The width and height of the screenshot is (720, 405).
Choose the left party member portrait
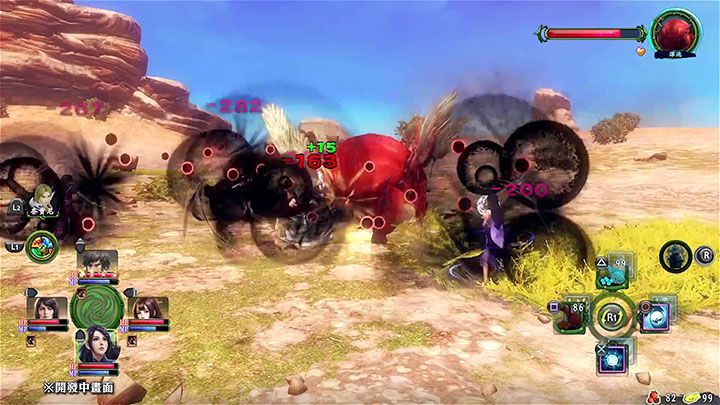tap(50, 309)
